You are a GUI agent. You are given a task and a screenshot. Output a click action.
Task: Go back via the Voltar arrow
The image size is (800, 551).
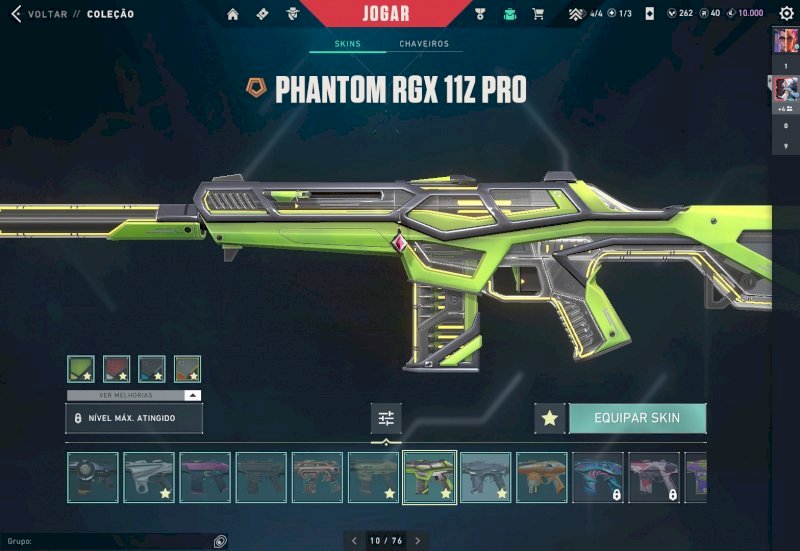(x=15, y=14)
